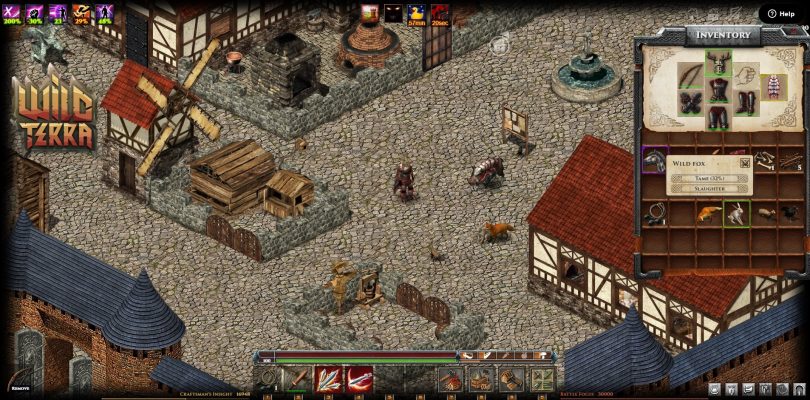Select the white rabbit inventory slot
810x400 pixels.
coord(735,213)
